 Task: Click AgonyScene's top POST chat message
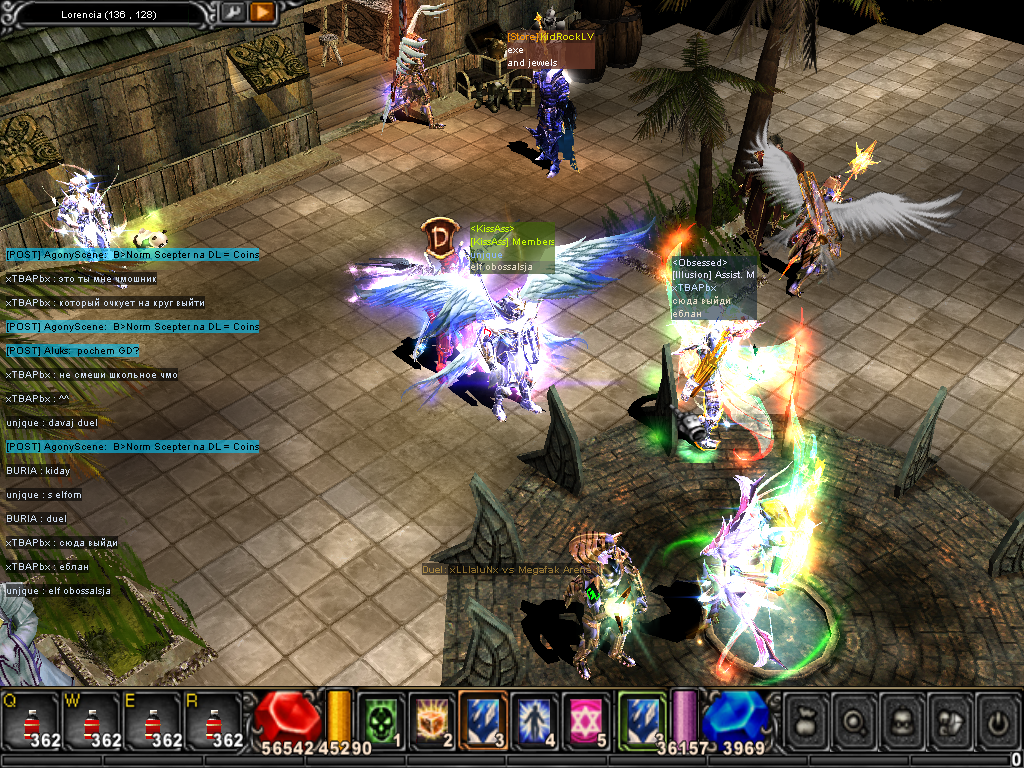pos(132,255)
